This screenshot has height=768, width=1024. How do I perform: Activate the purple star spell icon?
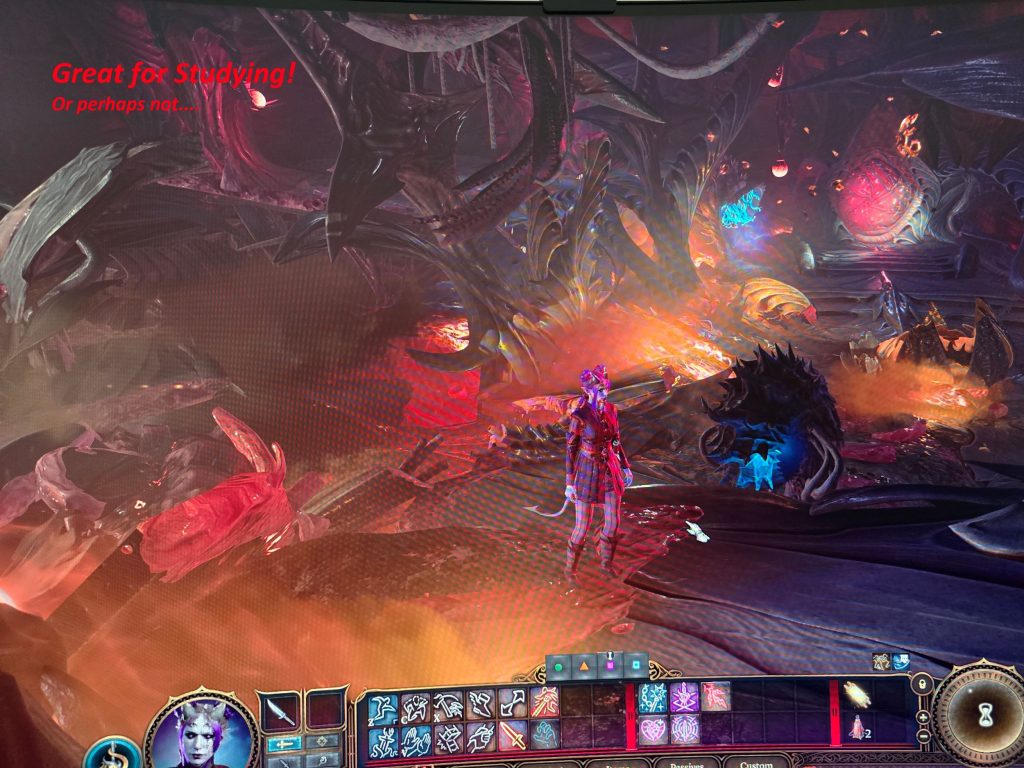pos(684,697)
